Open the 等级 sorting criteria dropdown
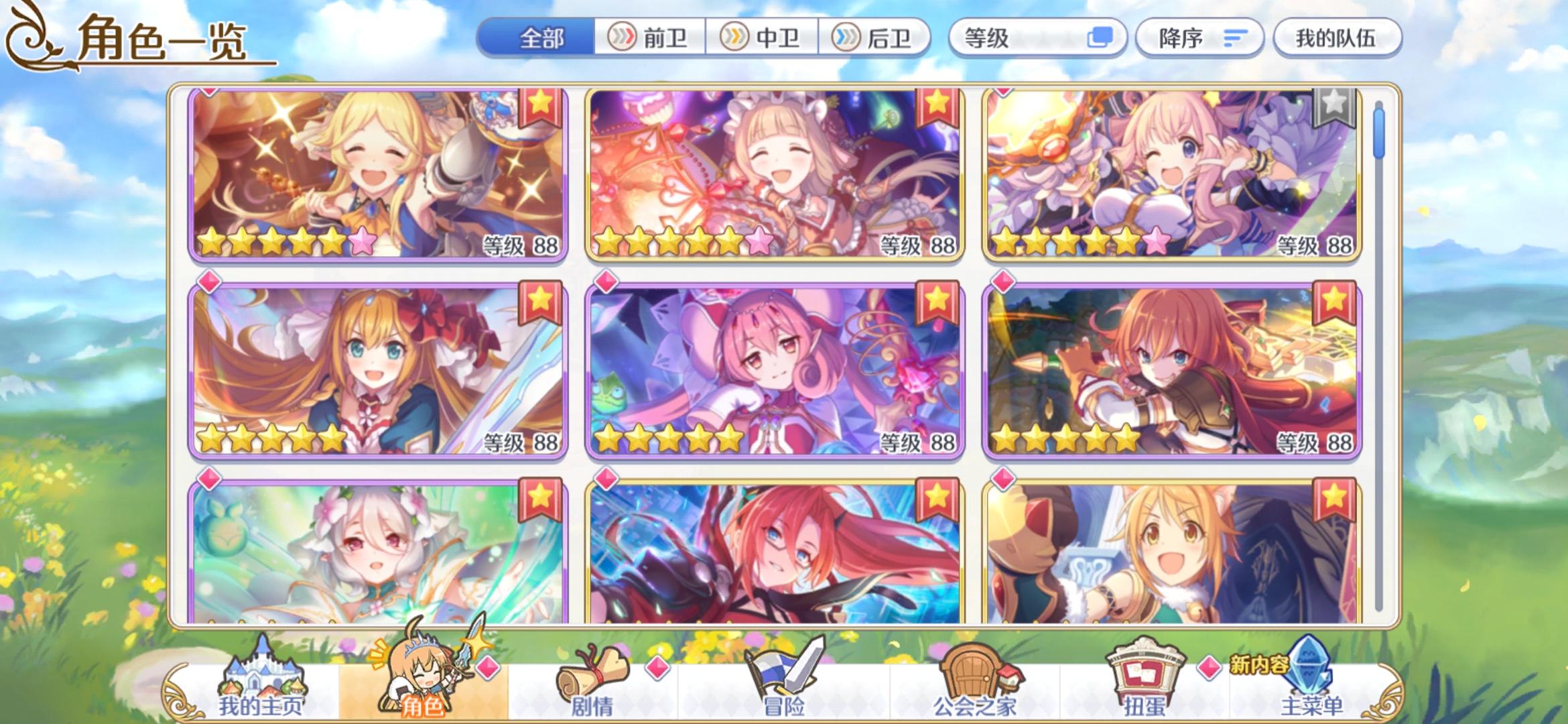Viewport: 1568px width, 724px height. point(1039,38)
